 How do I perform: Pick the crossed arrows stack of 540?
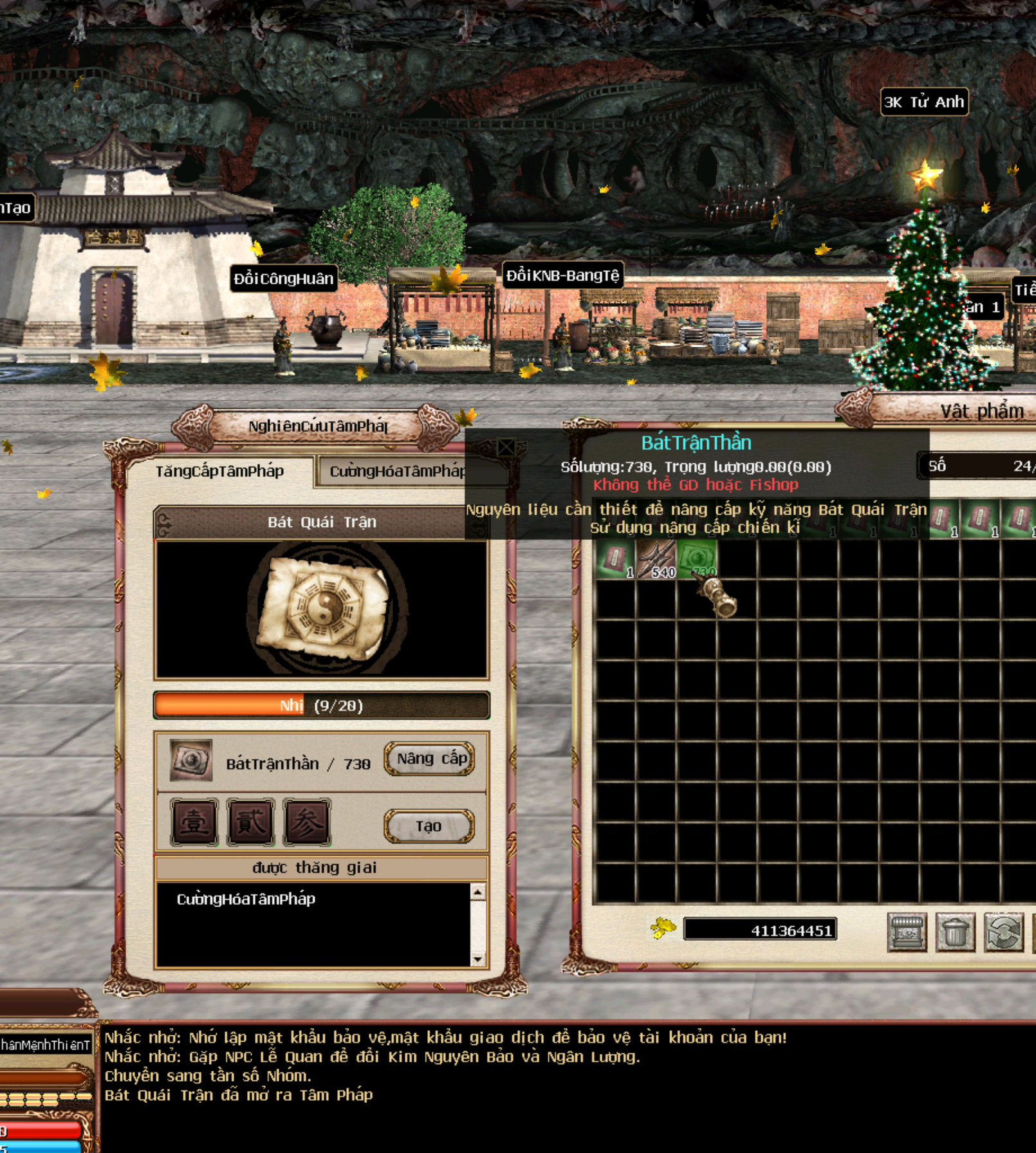tap(656, 559)
